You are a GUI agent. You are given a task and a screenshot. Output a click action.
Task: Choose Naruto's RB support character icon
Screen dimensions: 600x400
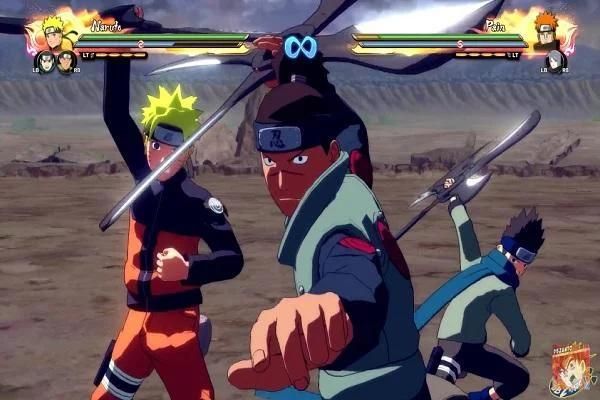pos(66,61)
